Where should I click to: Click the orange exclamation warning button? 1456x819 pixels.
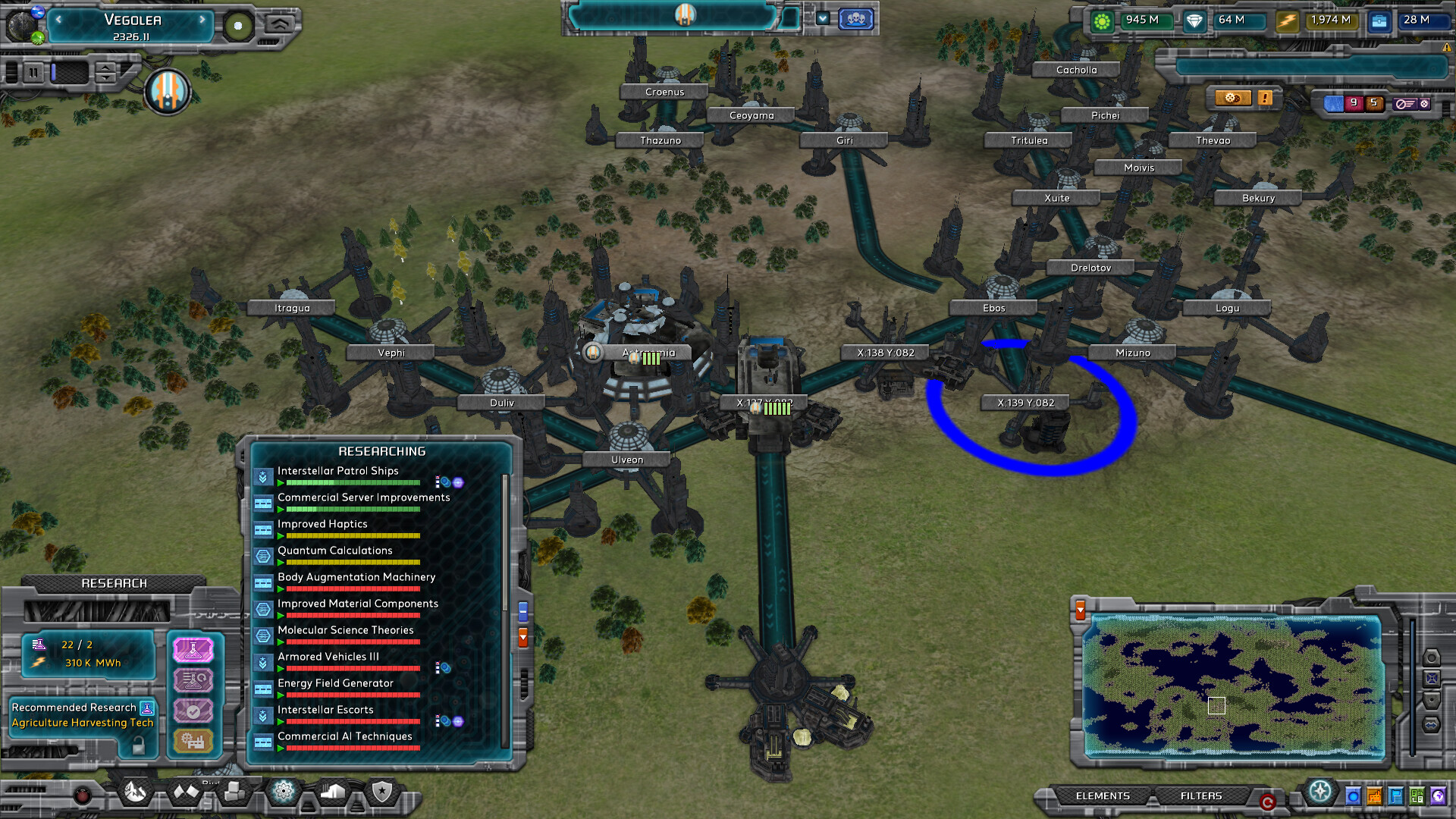pos(1263,97)
